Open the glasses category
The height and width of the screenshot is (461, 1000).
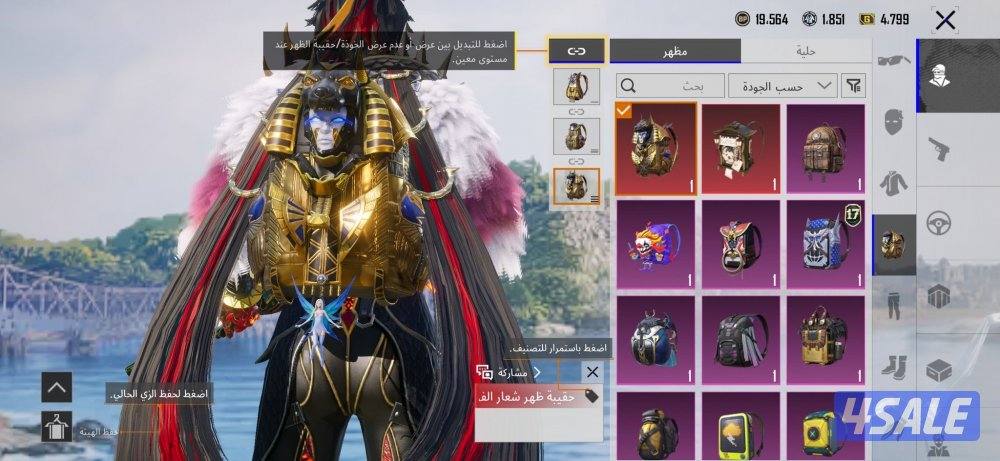coord(894,60)
